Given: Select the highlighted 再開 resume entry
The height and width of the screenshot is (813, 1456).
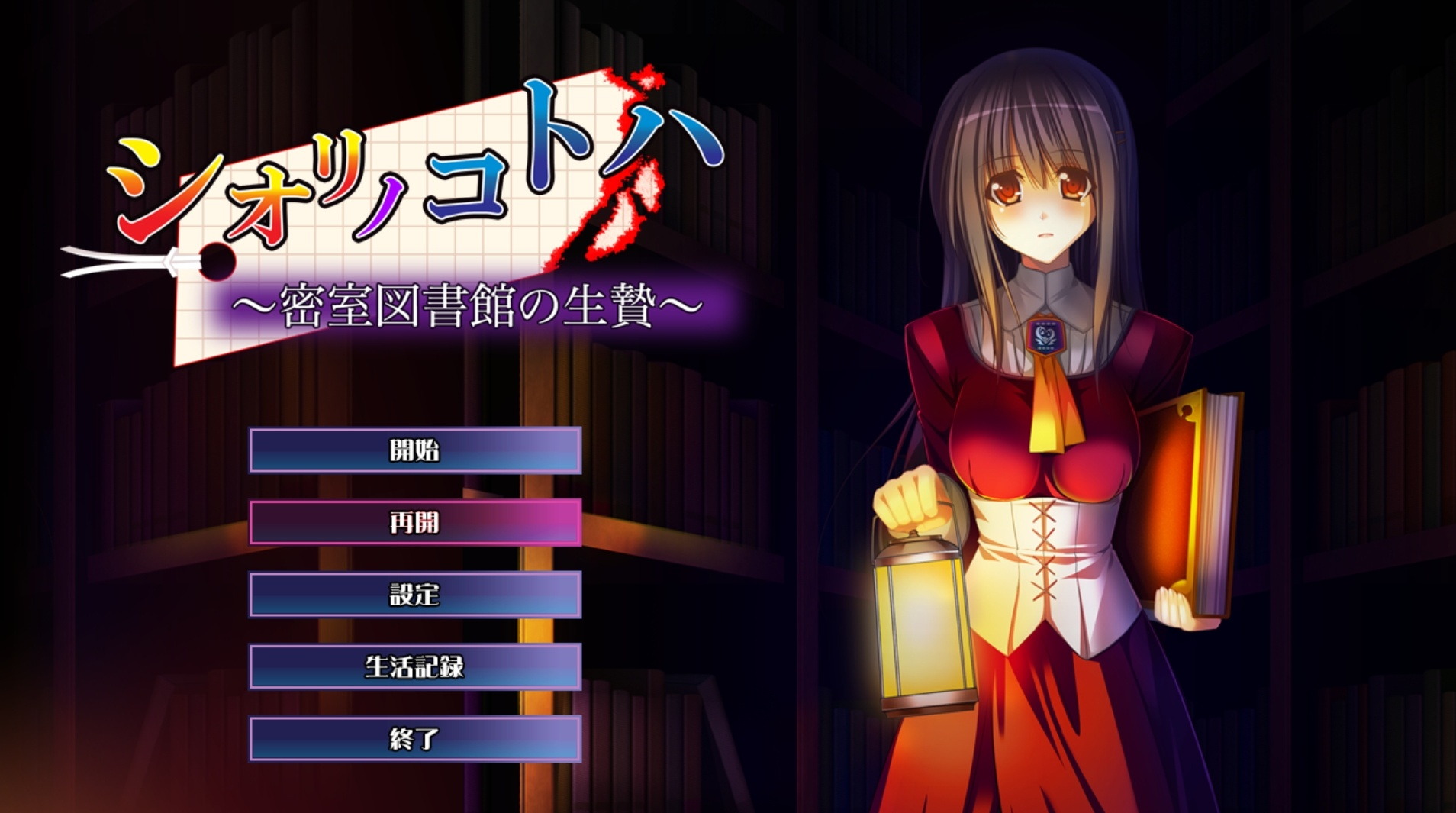Looking at the screenshot, I should coord(415,522).
